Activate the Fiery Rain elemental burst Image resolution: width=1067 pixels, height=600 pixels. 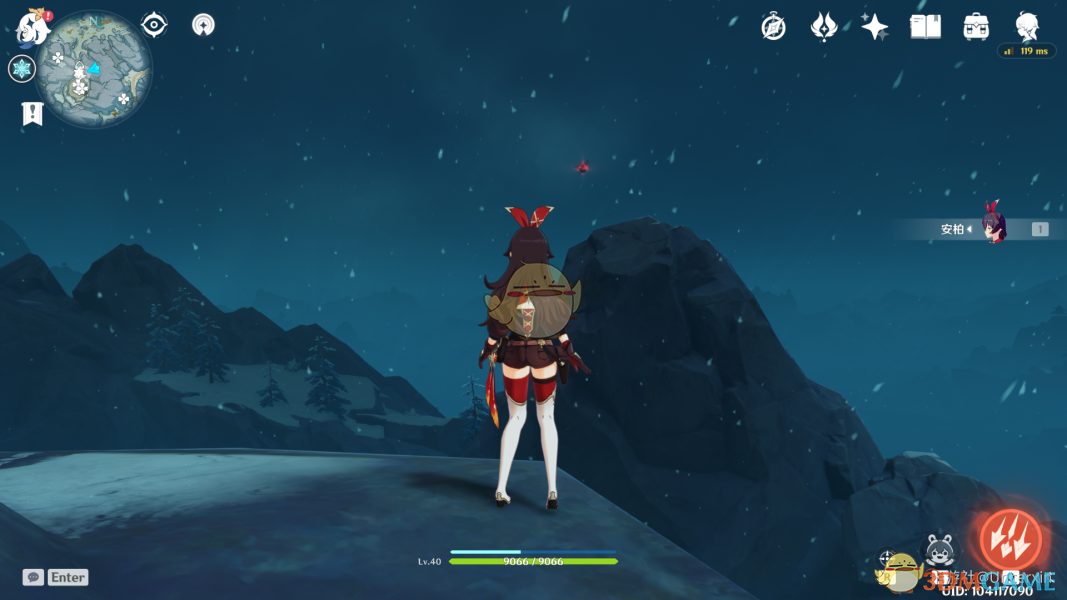[1009, 541]
